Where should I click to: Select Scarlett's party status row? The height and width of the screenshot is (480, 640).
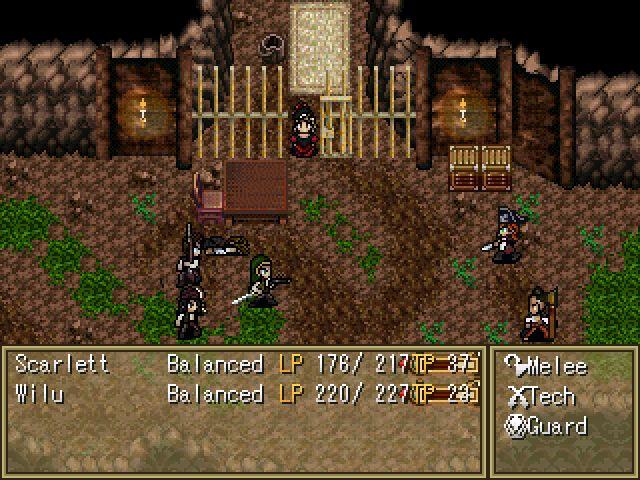click(245, 365)
